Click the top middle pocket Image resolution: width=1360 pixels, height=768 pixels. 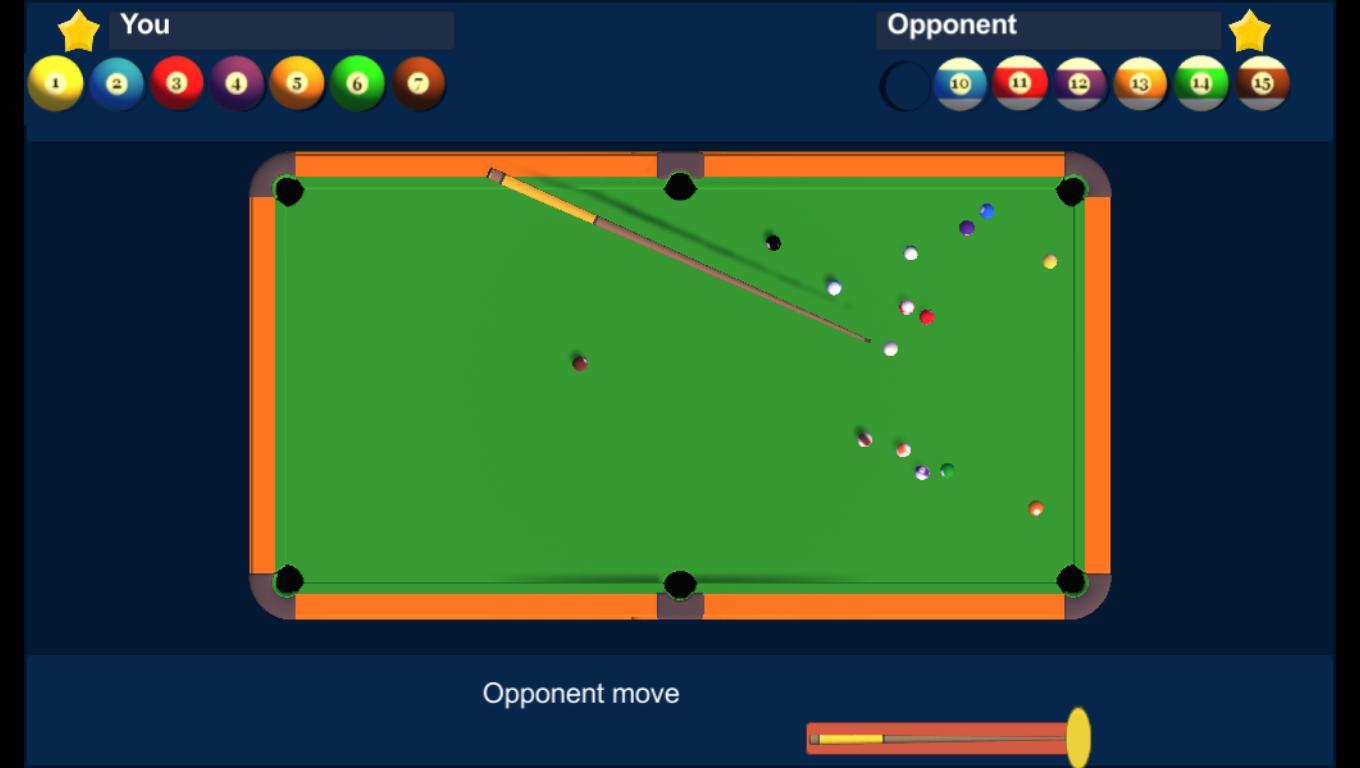(679, 186)
